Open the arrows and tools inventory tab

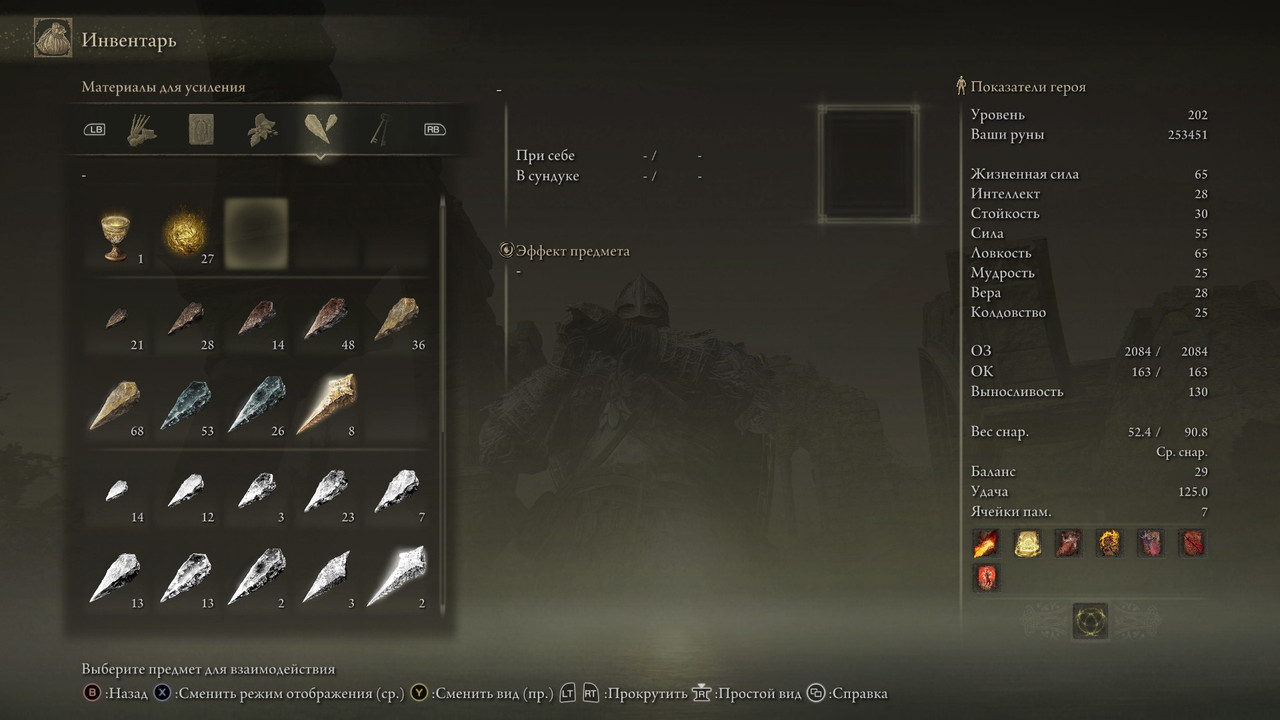143,130
